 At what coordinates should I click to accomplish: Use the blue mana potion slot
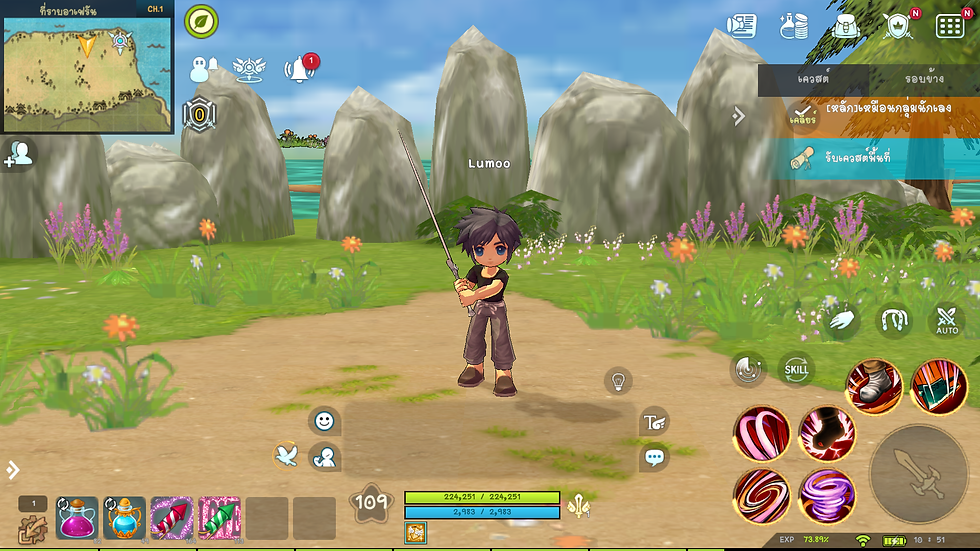(125, 518)
